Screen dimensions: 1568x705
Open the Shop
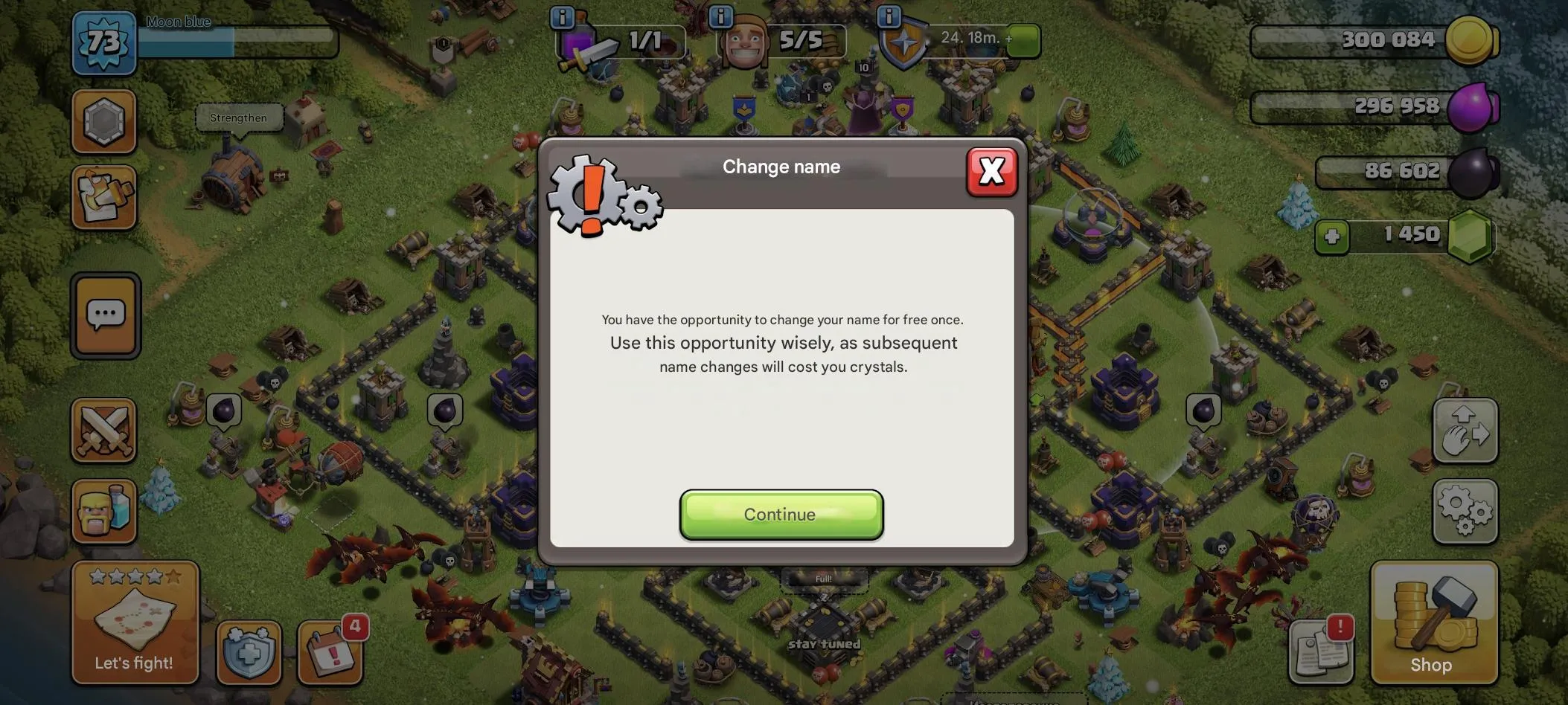1433,623
